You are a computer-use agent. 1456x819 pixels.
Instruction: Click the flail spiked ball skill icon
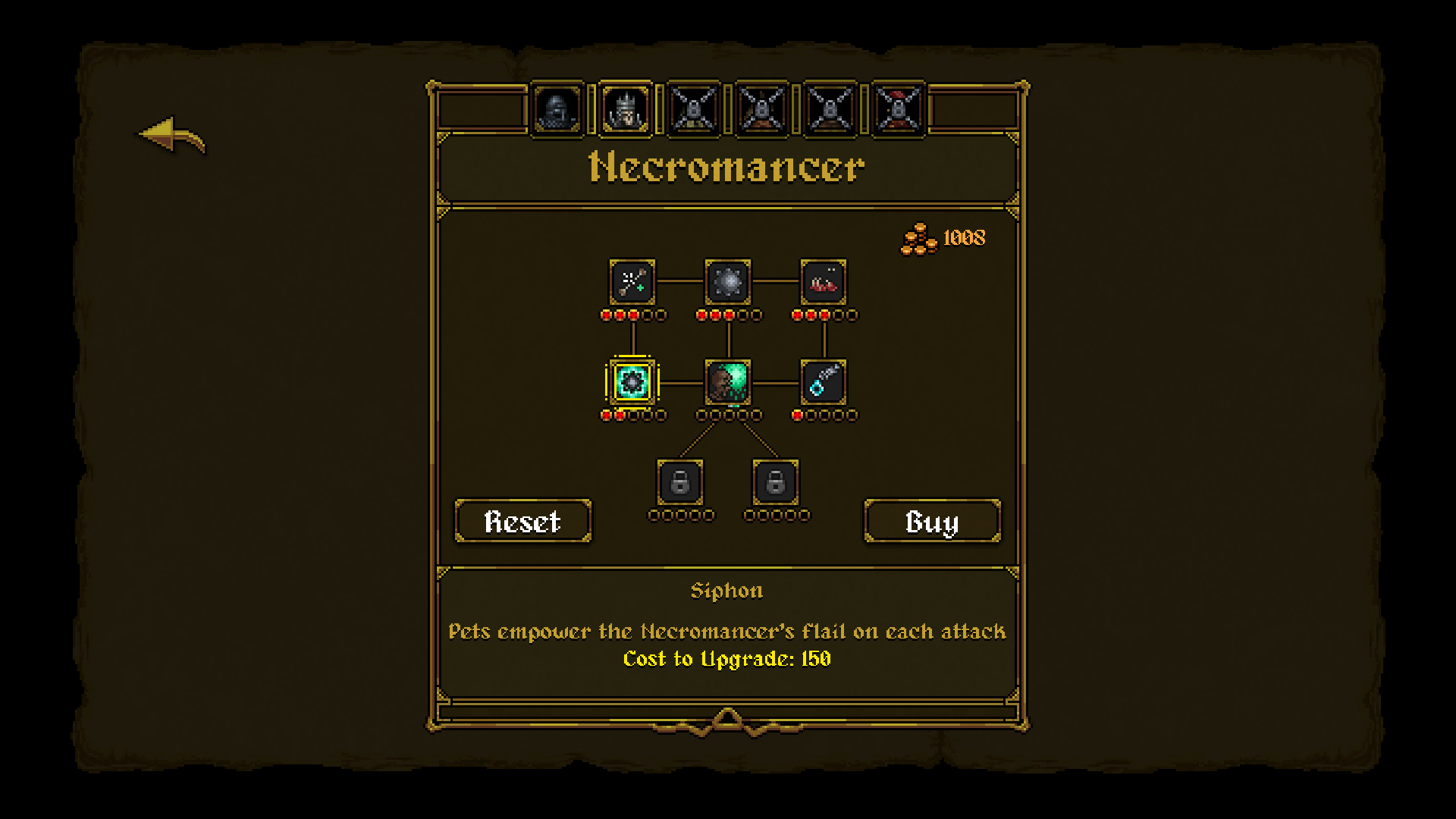728,282
